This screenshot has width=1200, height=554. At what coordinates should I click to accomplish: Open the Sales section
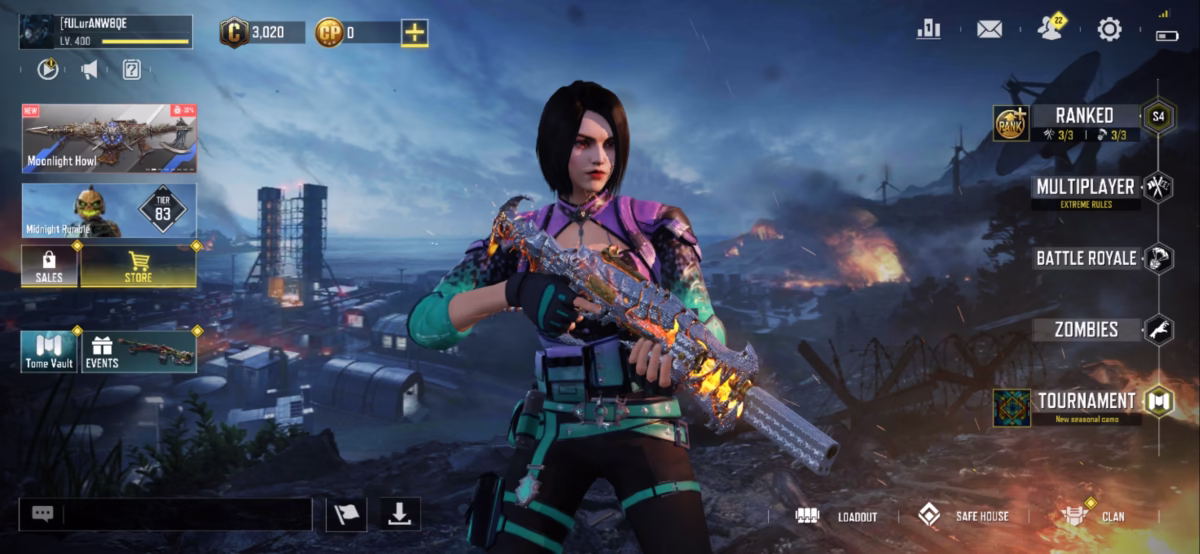(49, 266)
